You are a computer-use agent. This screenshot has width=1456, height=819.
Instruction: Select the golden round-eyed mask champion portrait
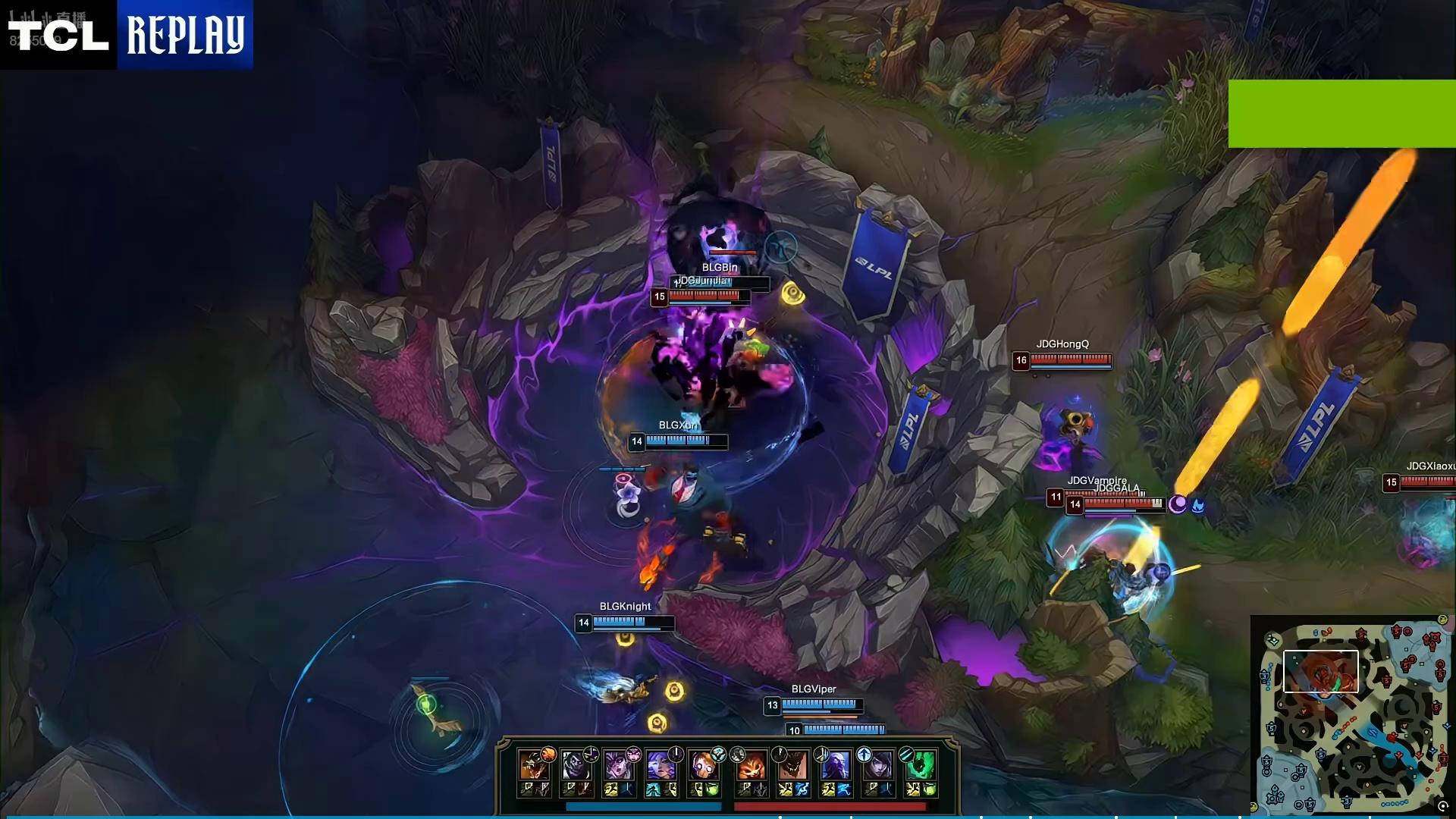click(704, 766)
